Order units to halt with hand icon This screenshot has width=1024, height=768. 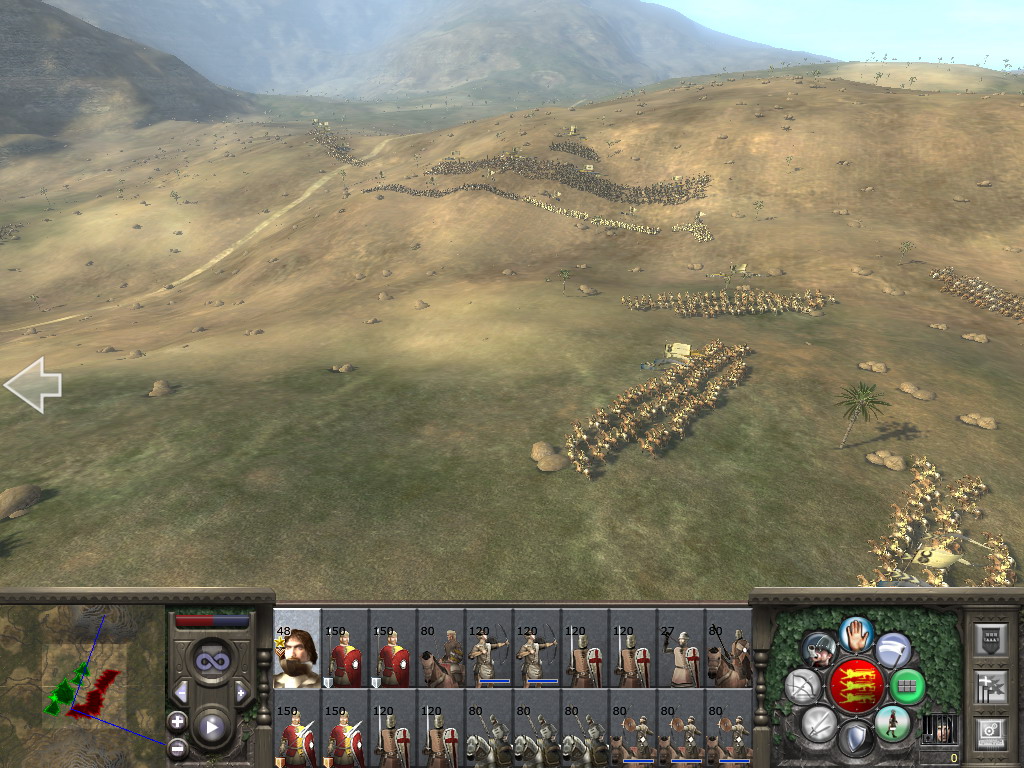coord(856,632)
